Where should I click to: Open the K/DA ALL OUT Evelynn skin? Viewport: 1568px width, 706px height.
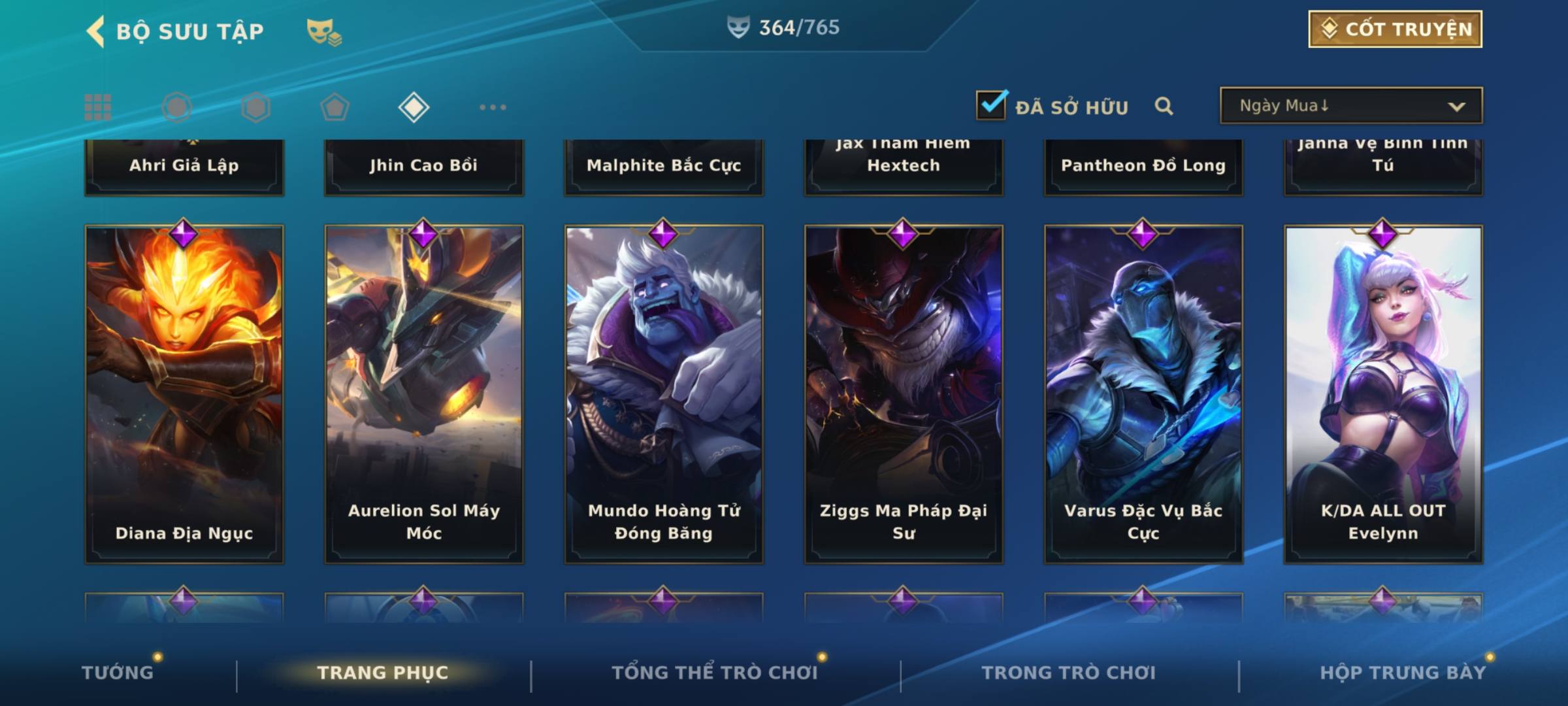(1383, 394)
